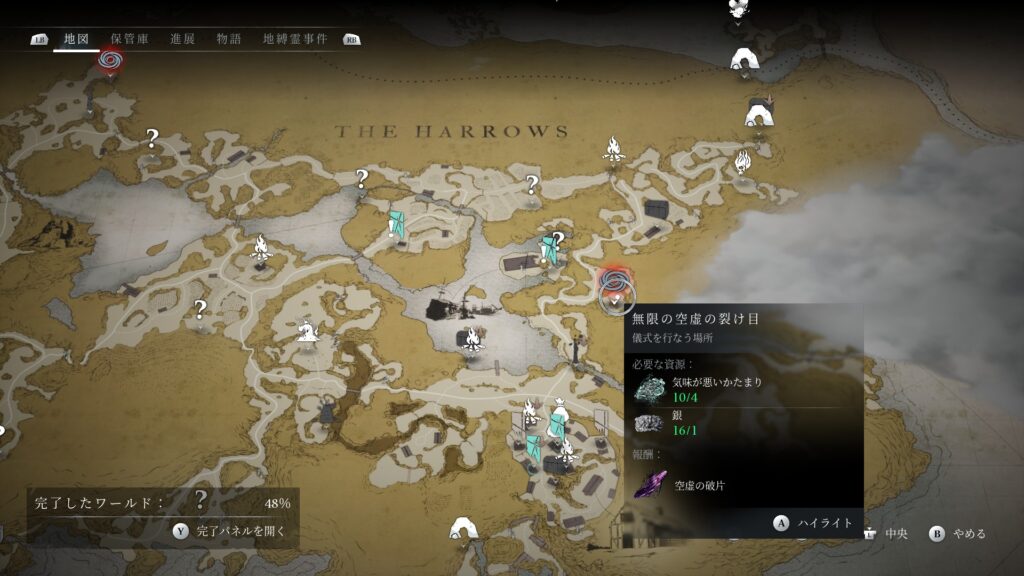Image resolution: width=1024 pixels, height=576 pixels.
Task: Select the white horse statue map marker
Action: tap(307, 329)
